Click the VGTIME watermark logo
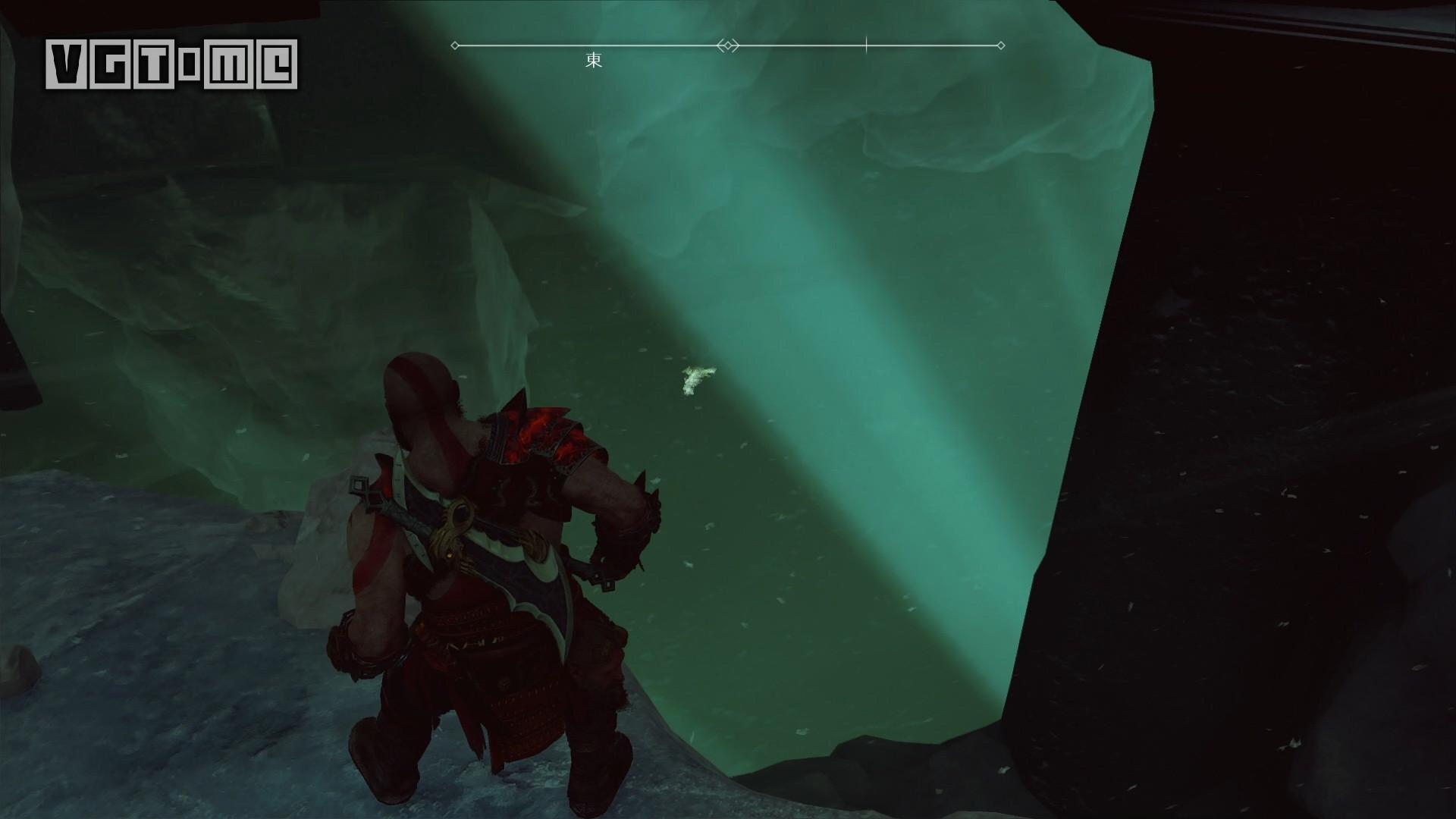Viewport: 1456px width, 819px height. pyautogui.click(x=171, y=64)
